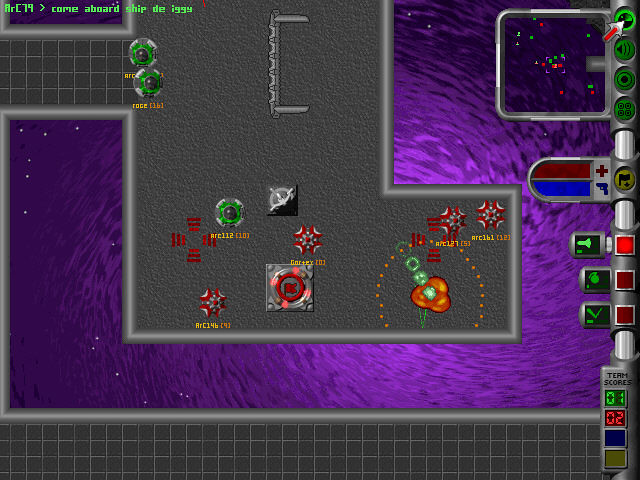Click the bright red indicator beside the blaster
640x480 pixels.
pos(625,245)
